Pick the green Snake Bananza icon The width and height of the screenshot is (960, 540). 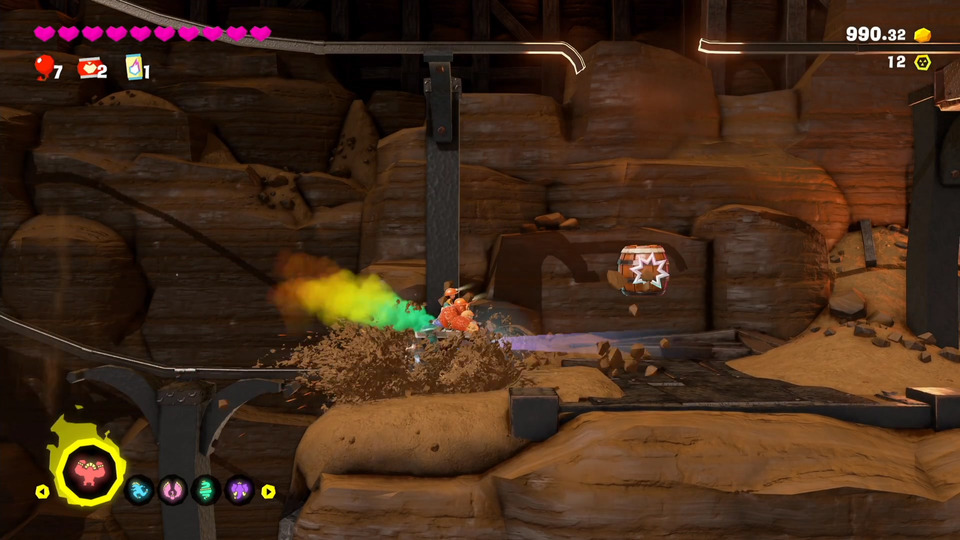pyautogui.click(x=206, y=490)
